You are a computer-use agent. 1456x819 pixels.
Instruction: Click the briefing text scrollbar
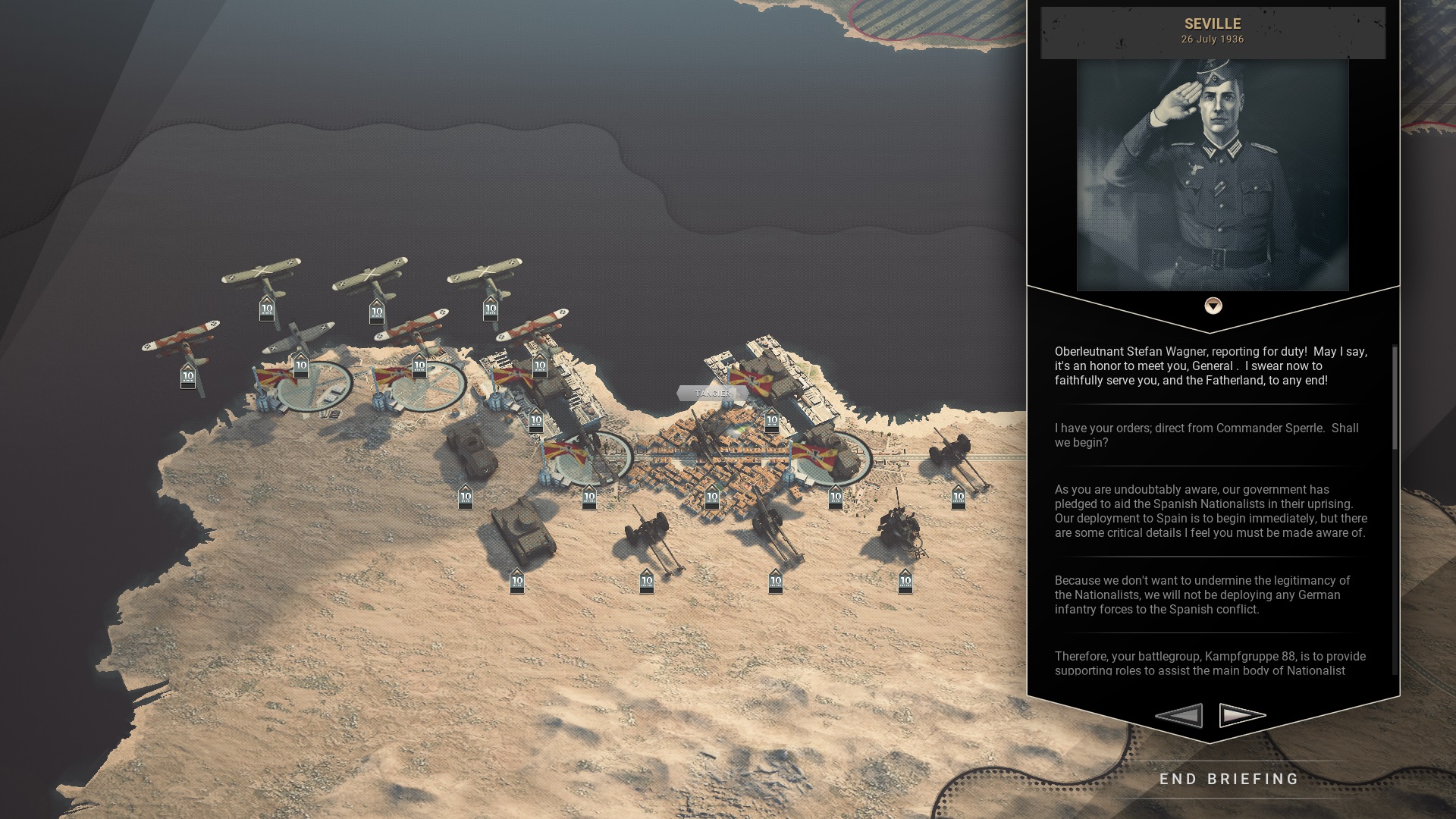(x=1395, y=398)
